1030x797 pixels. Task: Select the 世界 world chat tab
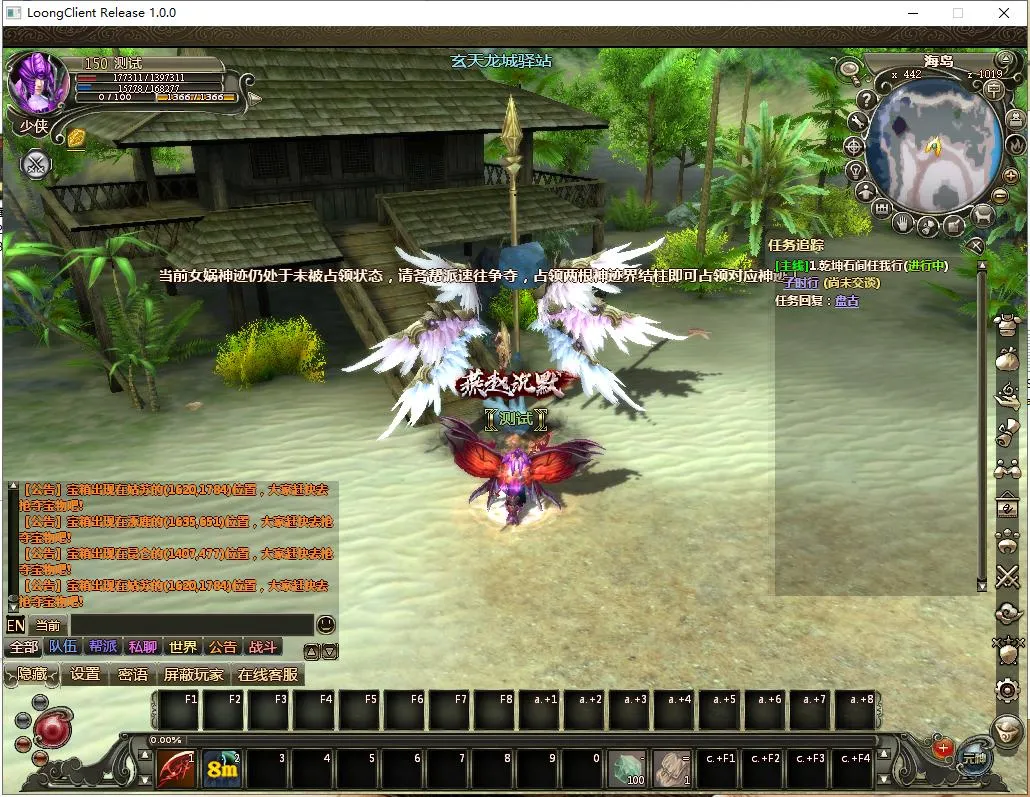(x=183, y=647)
